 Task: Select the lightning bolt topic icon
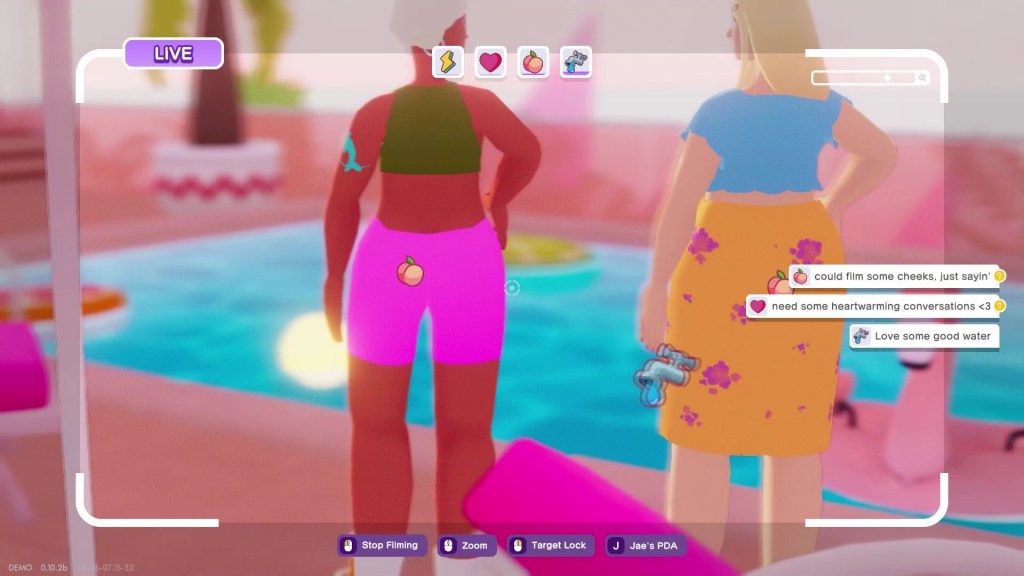point(447,62)
